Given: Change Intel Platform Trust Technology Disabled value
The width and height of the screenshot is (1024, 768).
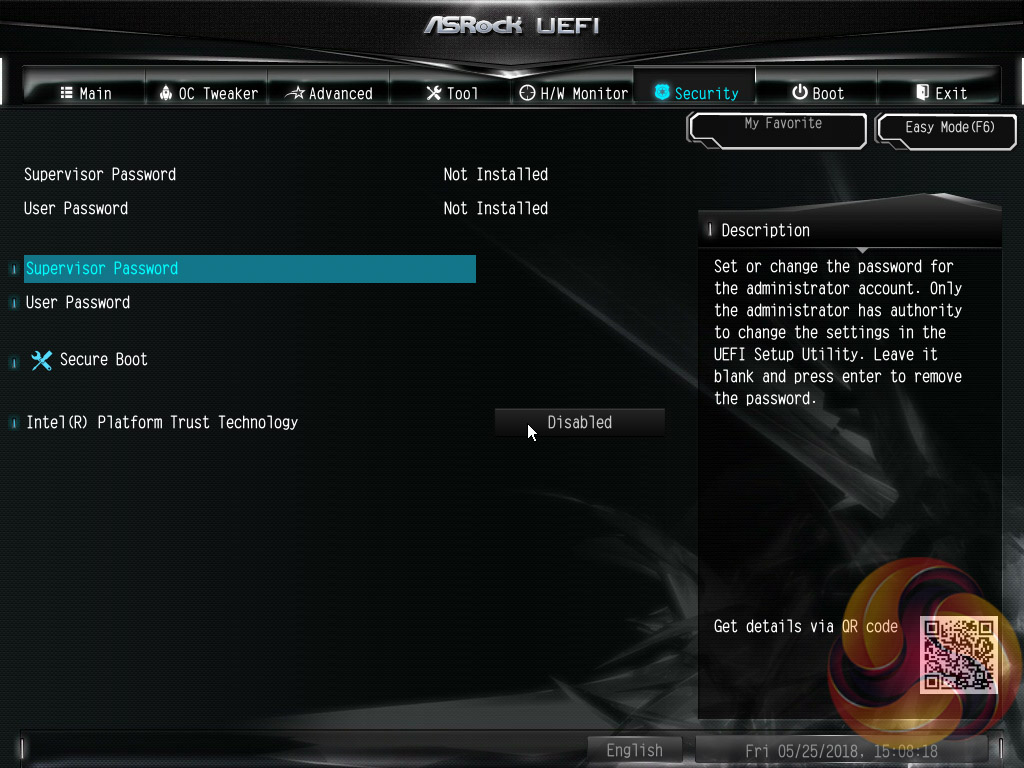Looking at the screenshot, I should (x=580, y=422).
